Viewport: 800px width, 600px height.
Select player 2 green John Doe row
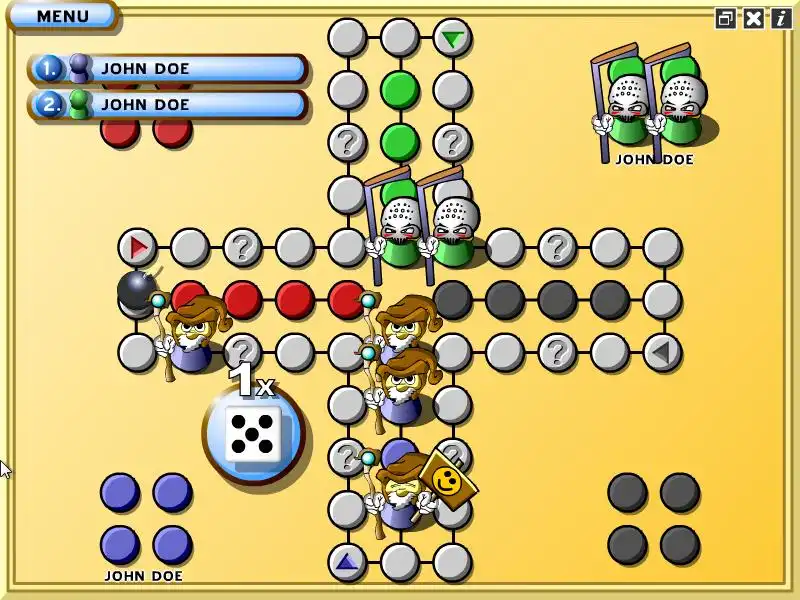coord(168,104)
